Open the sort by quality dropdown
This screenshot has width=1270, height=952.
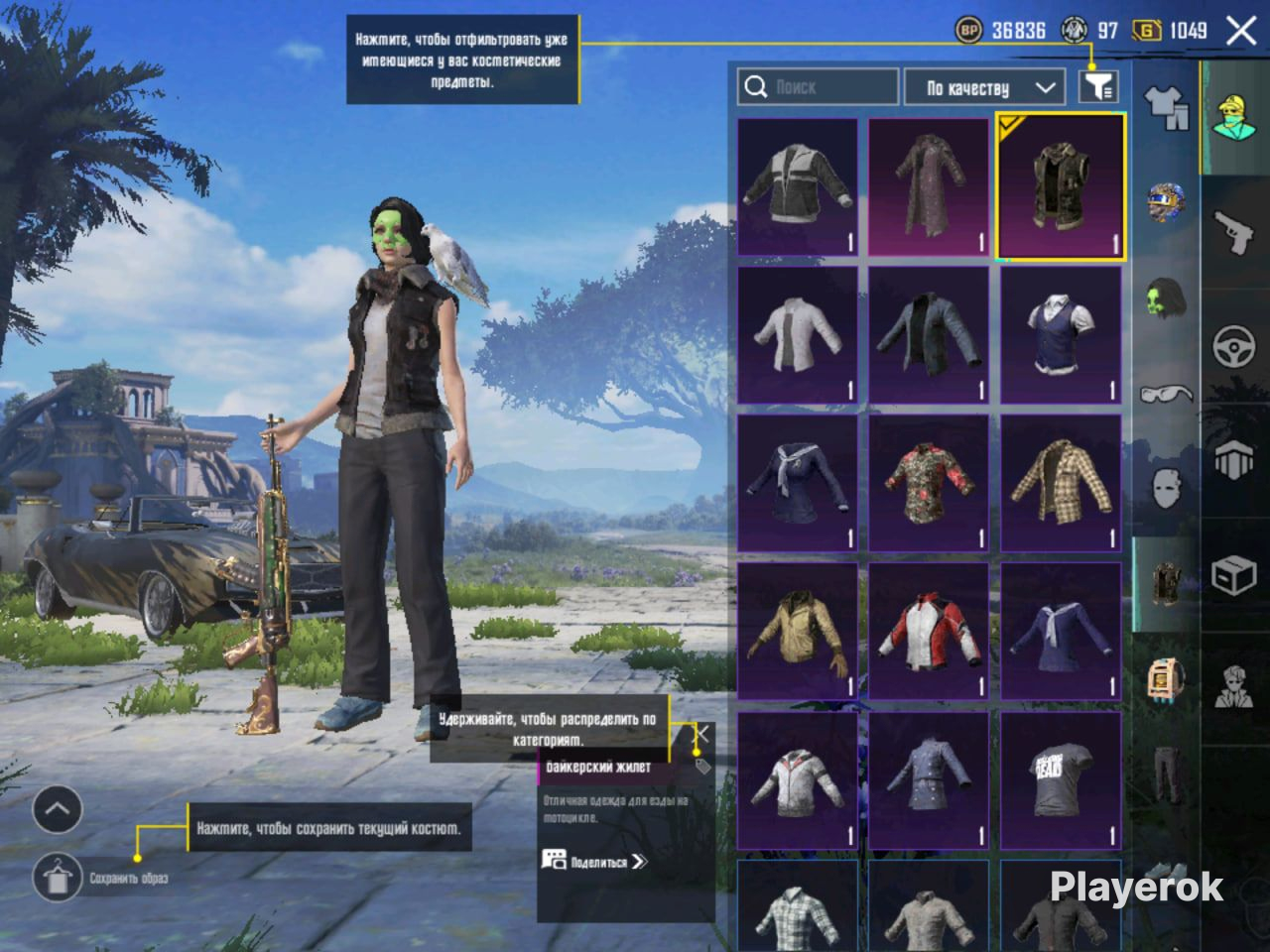(984, 87)
